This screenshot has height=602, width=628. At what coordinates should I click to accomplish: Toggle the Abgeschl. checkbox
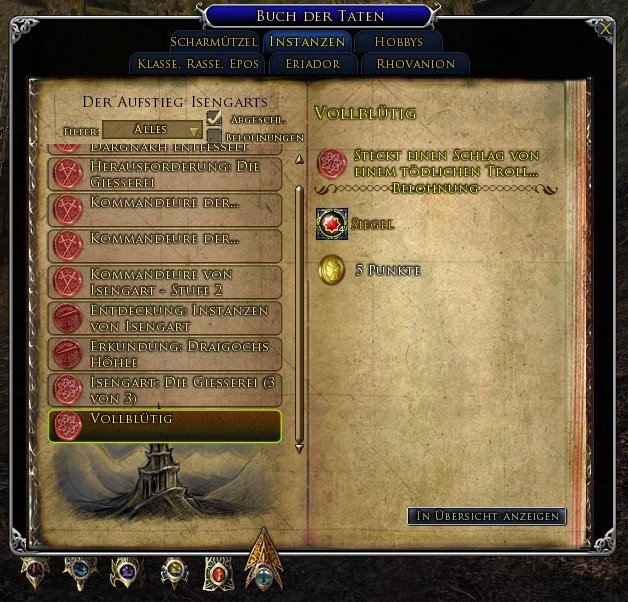pos(214,119)
